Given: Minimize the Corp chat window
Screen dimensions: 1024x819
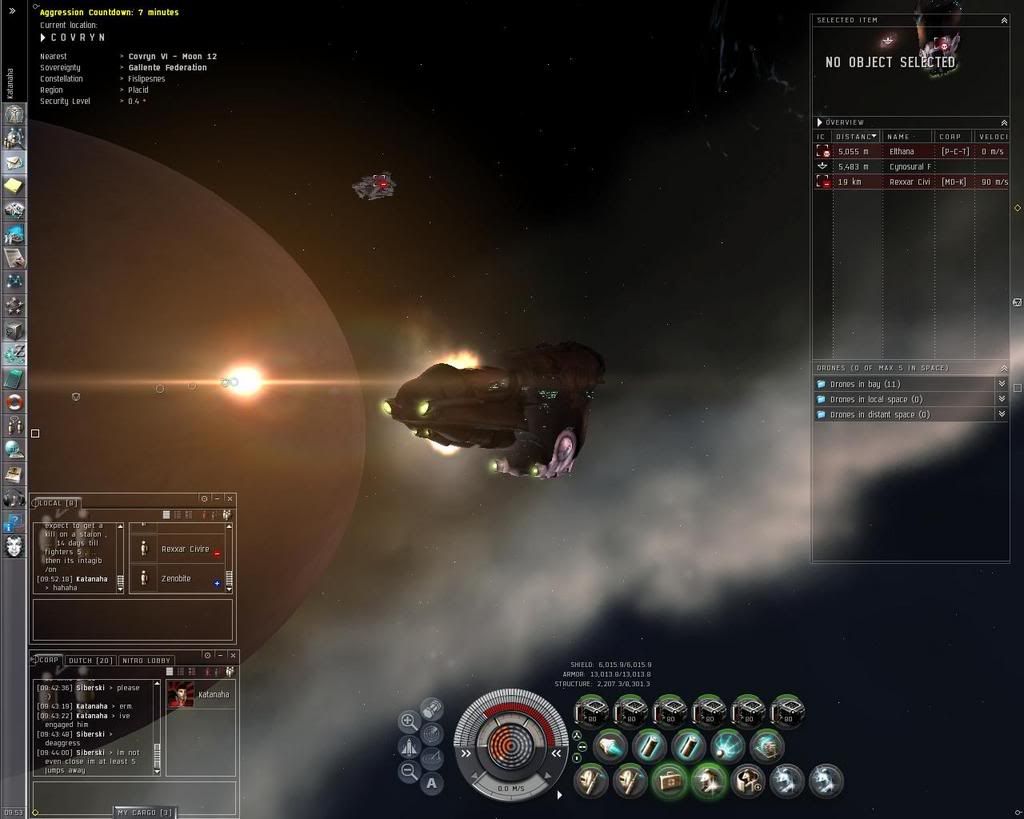Looking at the screenshot, I should coord(218,656).
